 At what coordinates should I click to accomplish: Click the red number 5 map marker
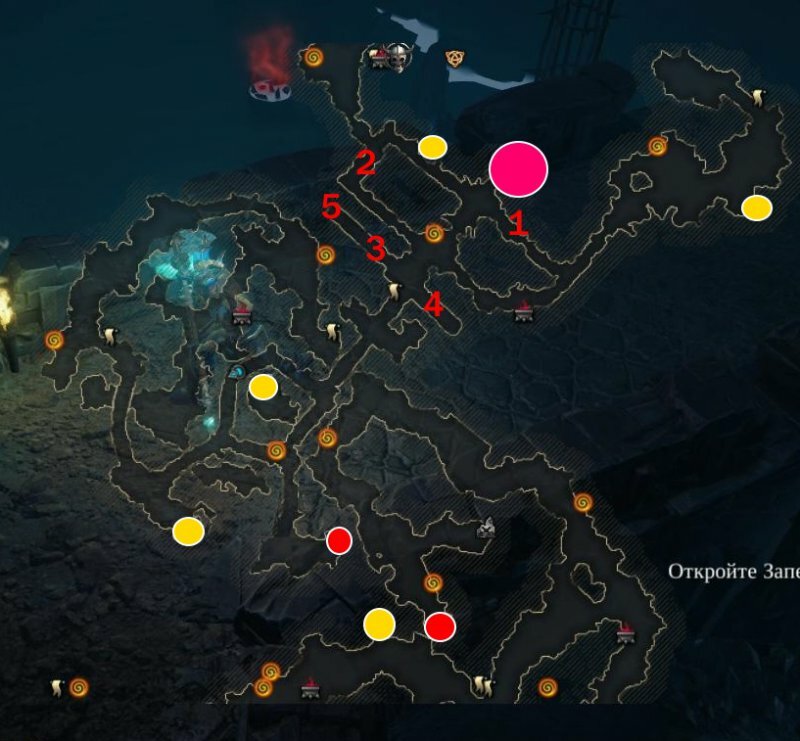[332, 208]
